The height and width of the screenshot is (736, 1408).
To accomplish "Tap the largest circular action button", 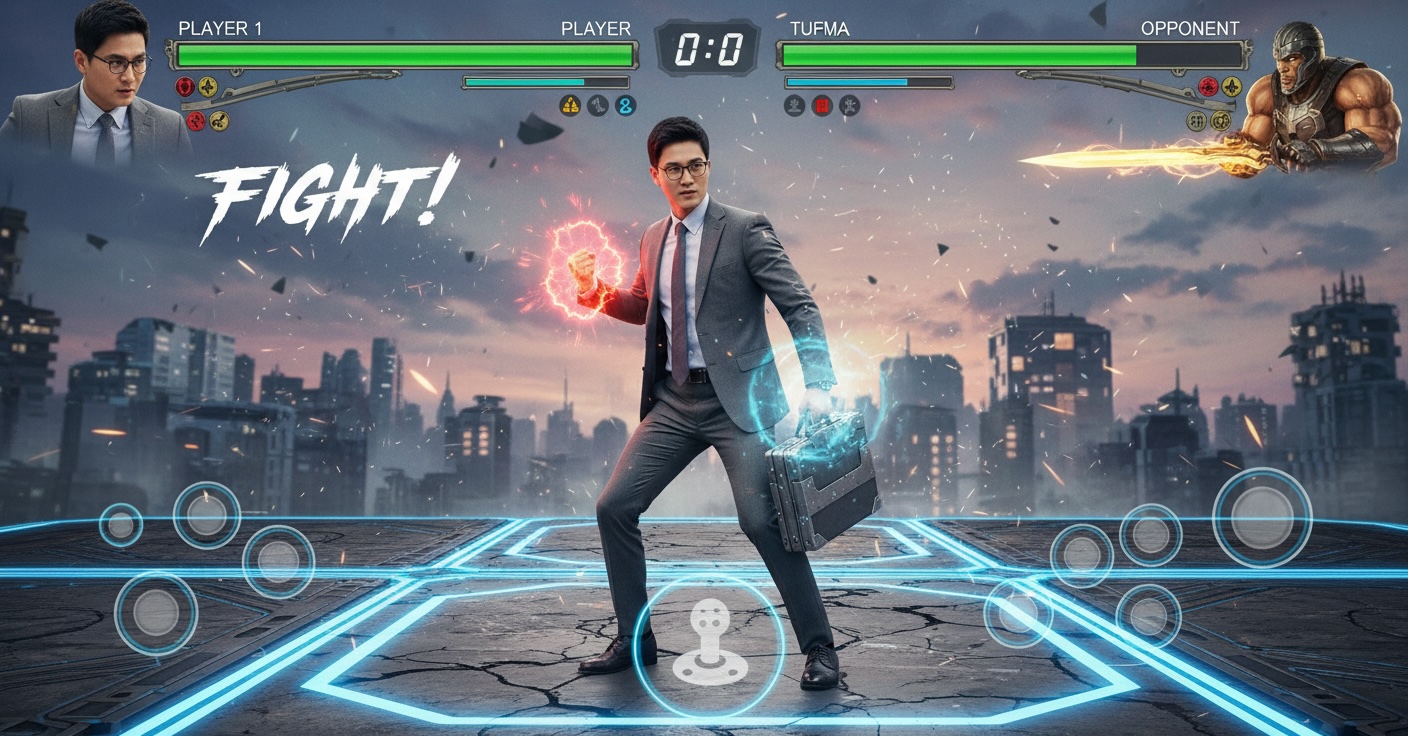I will pos(1261,518).
